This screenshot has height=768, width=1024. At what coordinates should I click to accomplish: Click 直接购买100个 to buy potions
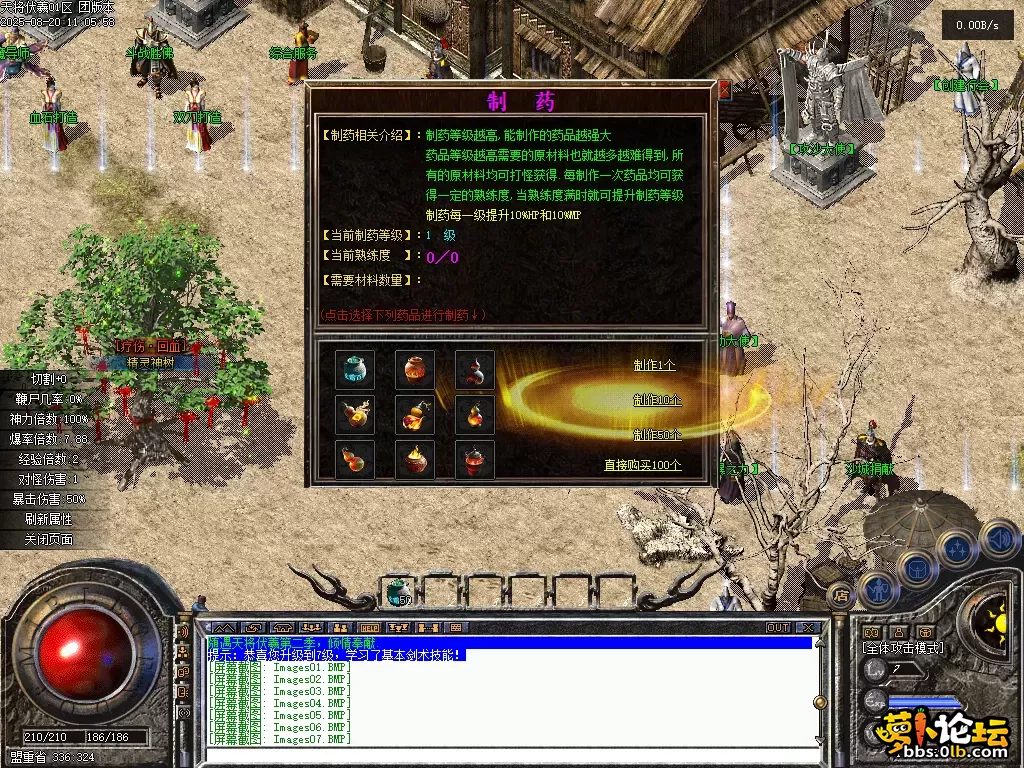642,465
